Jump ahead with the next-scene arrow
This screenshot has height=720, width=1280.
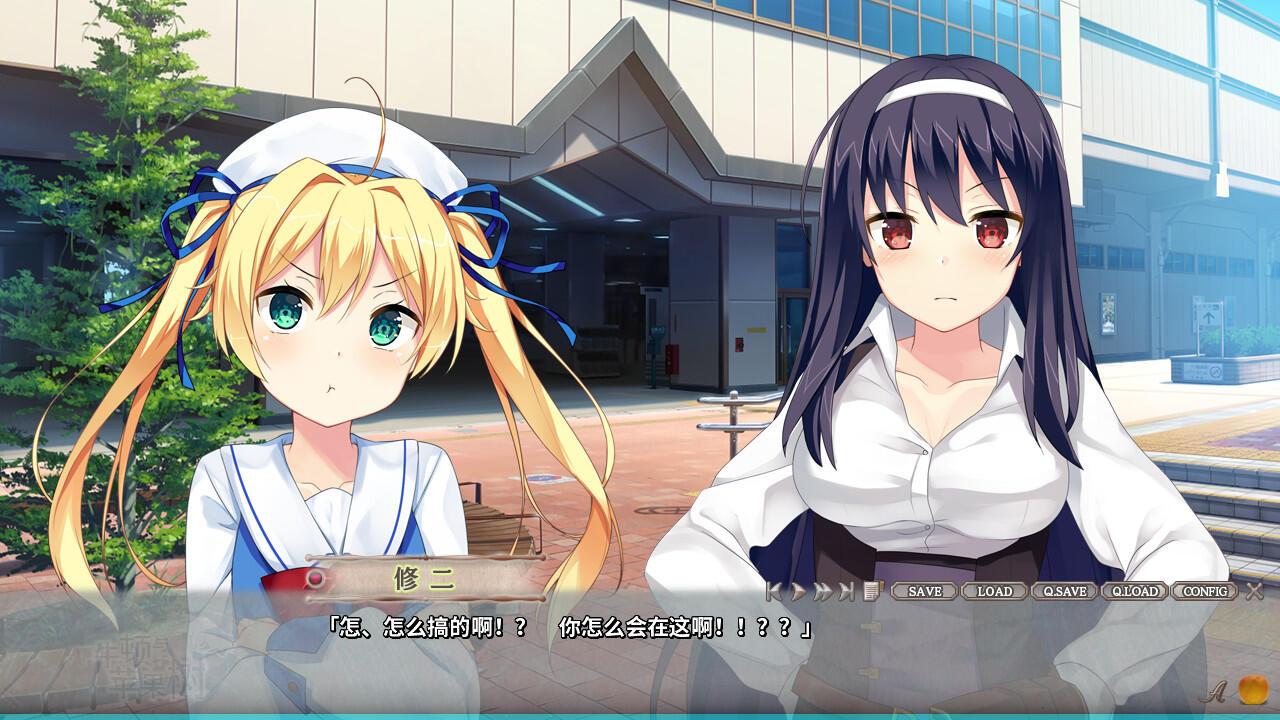point(847,591)
